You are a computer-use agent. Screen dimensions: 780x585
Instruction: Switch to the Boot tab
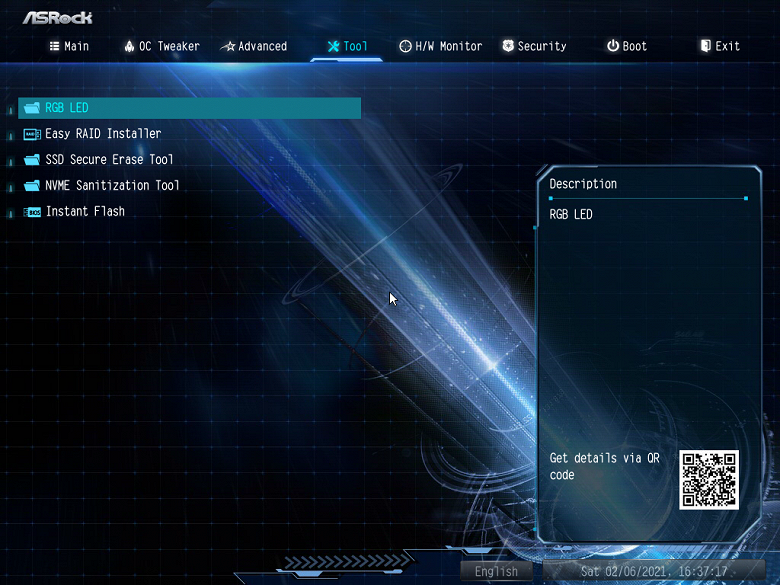coord(627,46)
